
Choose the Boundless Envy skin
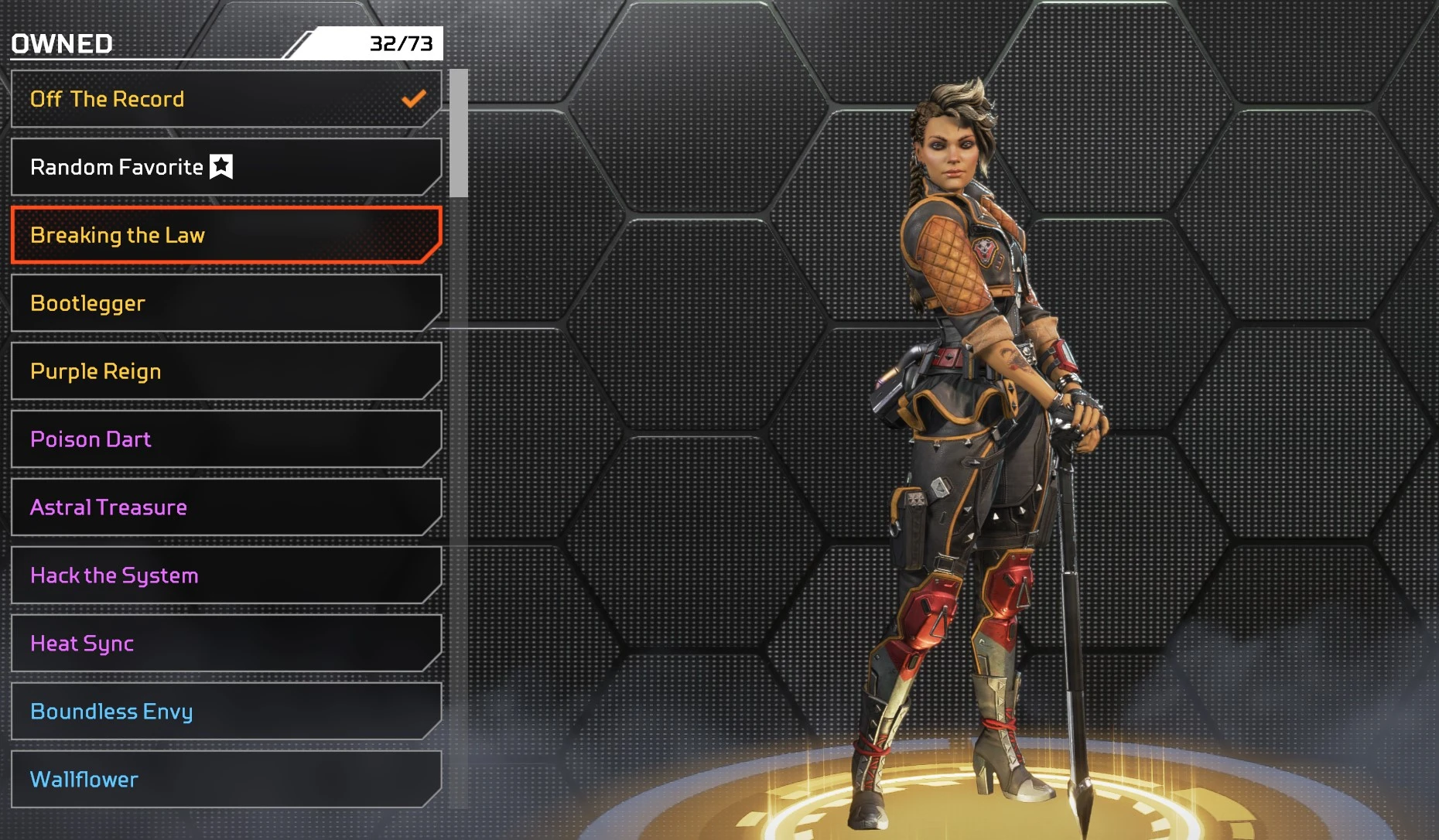[x=226, y=712]
